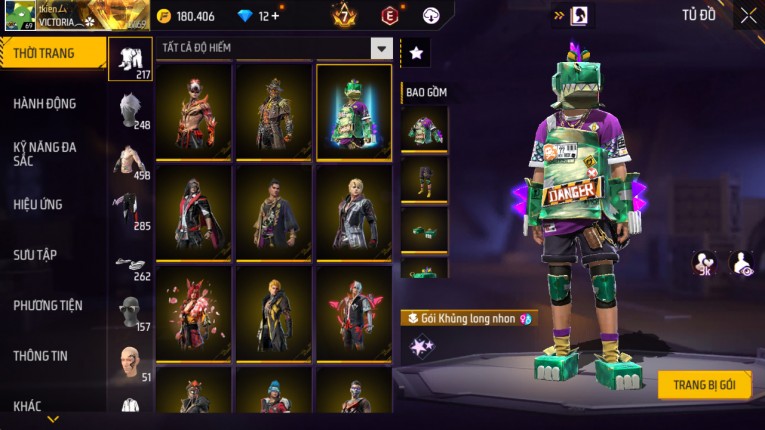Open the Thời Trang category
The image size is (765, 430).
(x=52, y=53)
